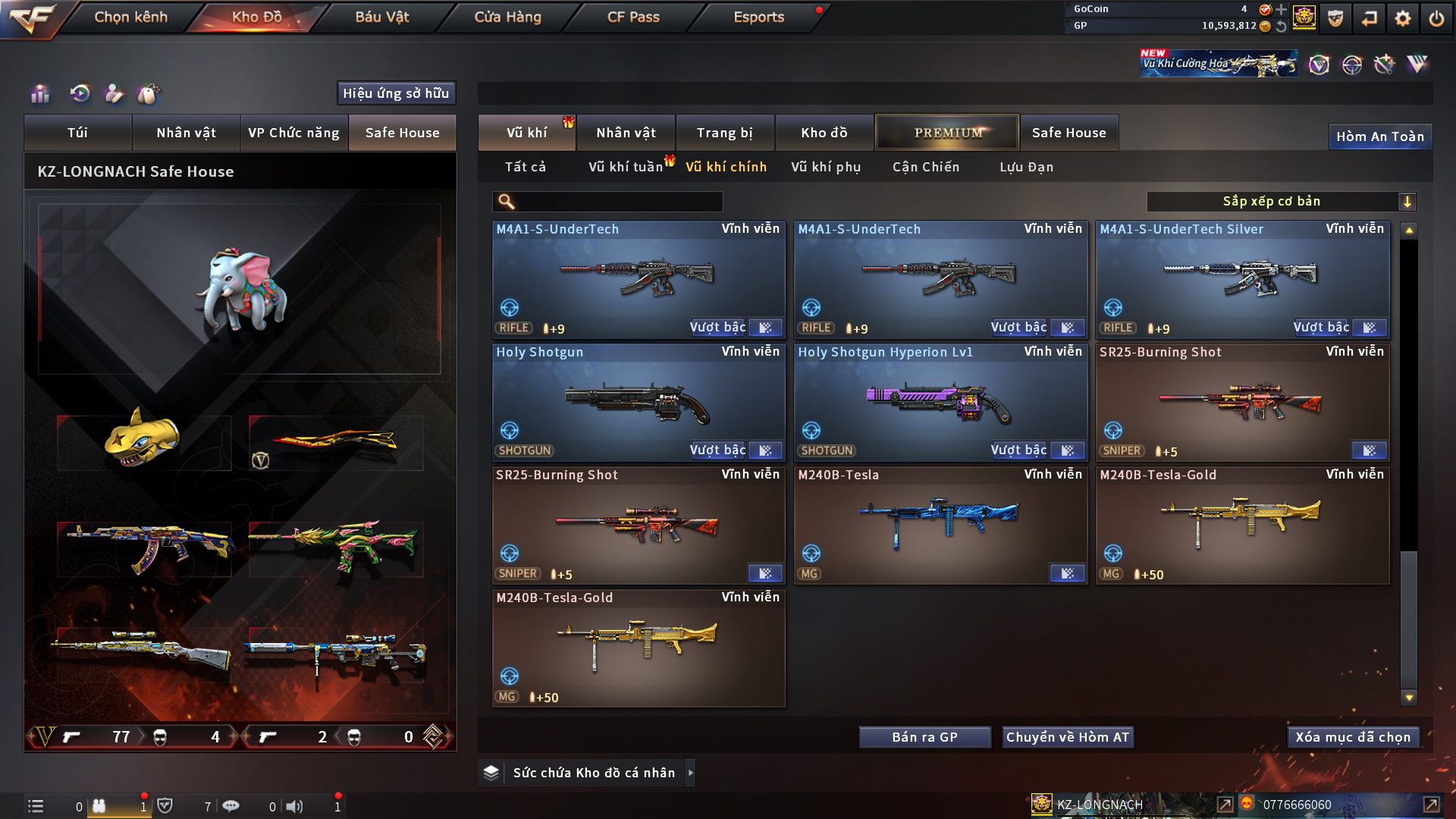Focus the weapon search field
1456x819 pixels.
click(x=618, y=202)
